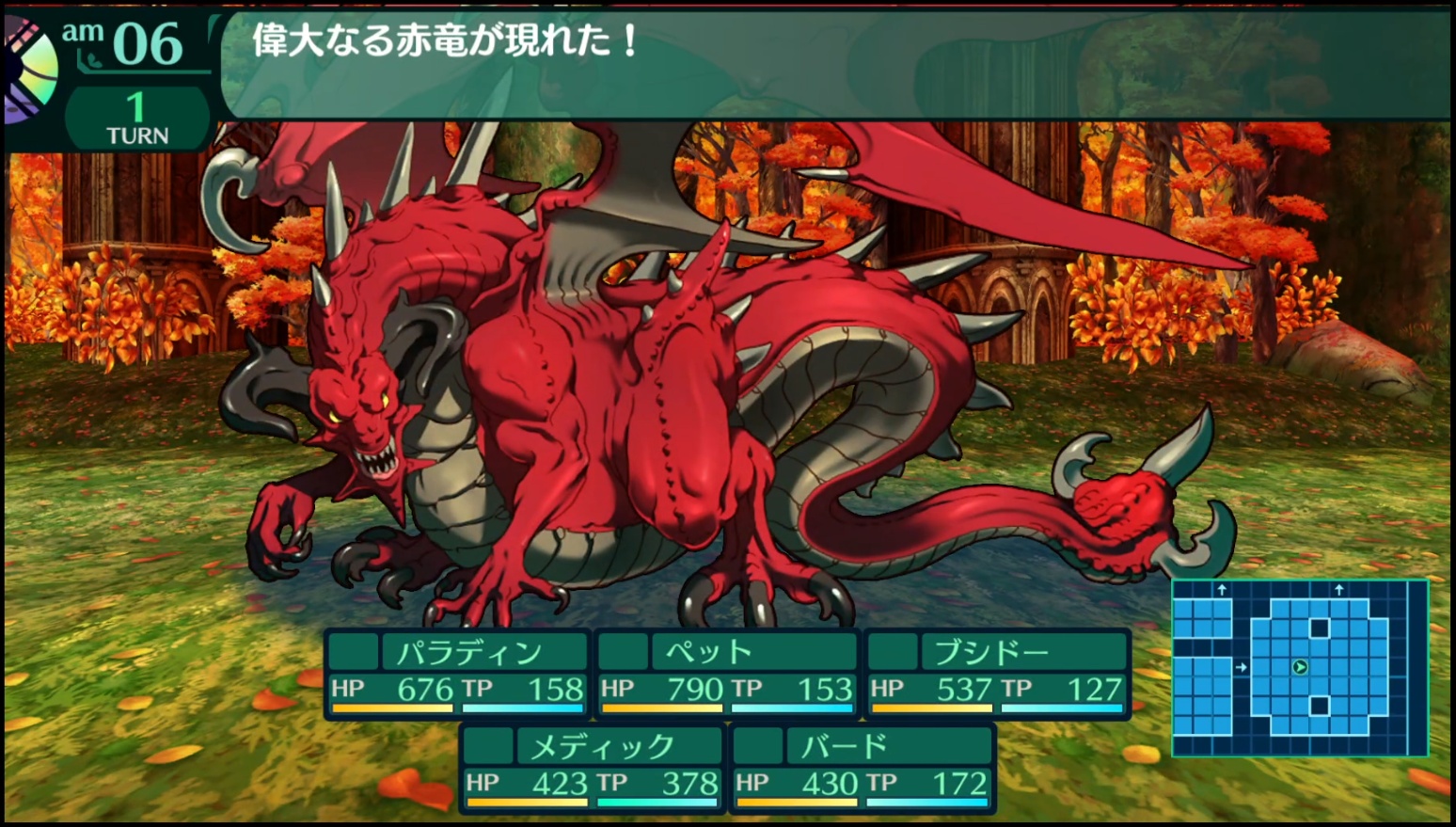Pick the ブシドー party member panel
1456x827 pixels.
tap(996, 674)
